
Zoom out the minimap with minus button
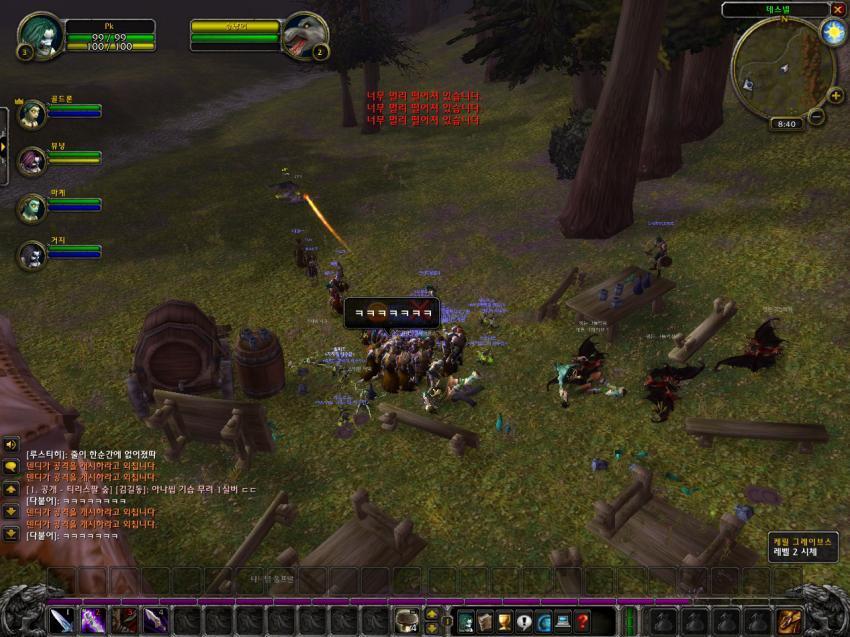click(817, 116)
